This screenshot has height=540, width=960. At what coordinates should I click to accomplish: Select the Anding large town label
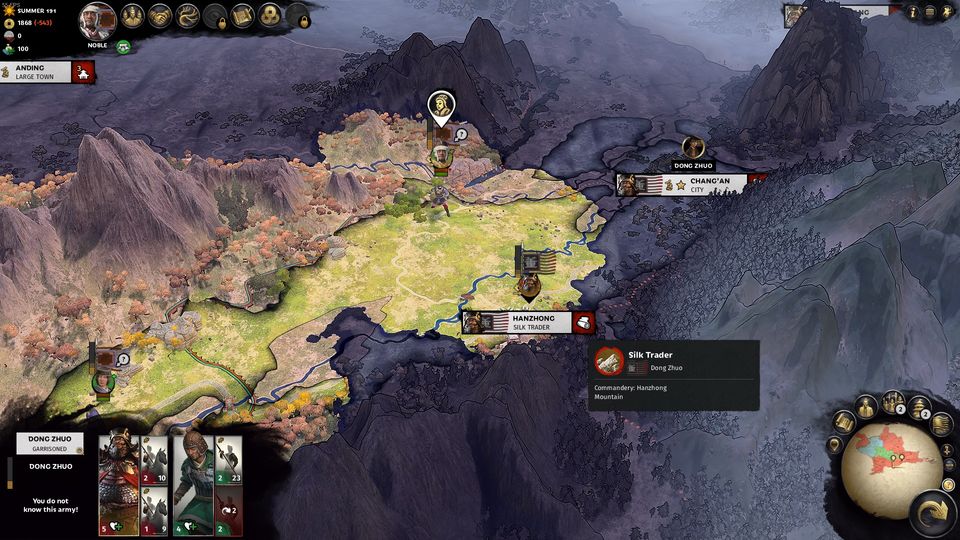(x=38, y=72)
